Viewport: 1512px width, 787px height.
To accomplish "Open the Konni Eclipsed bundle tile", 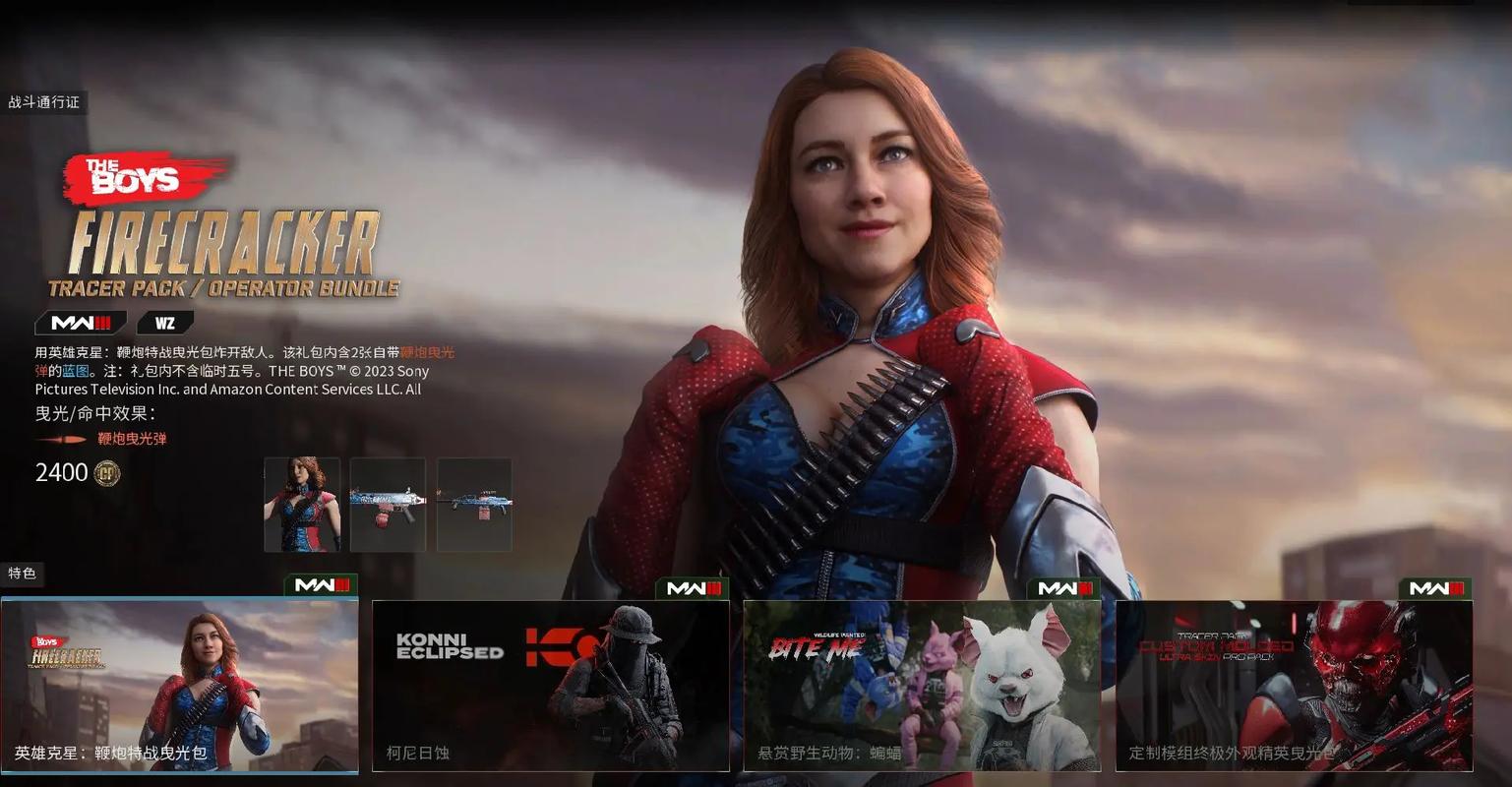I will pos(551,686).
